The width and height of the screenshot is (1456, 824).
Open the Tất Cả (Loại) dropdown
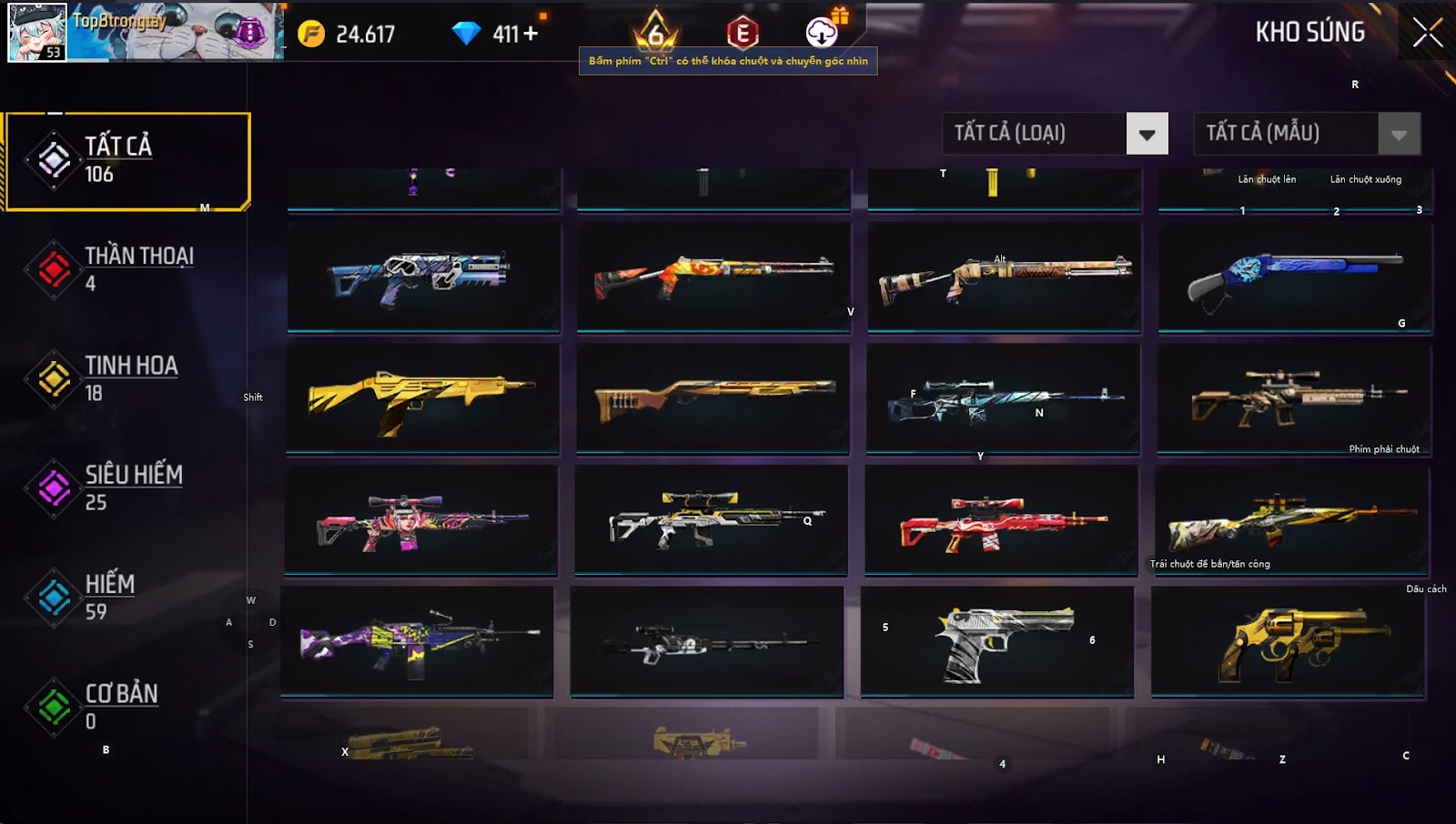click(x=1147, y=135)
